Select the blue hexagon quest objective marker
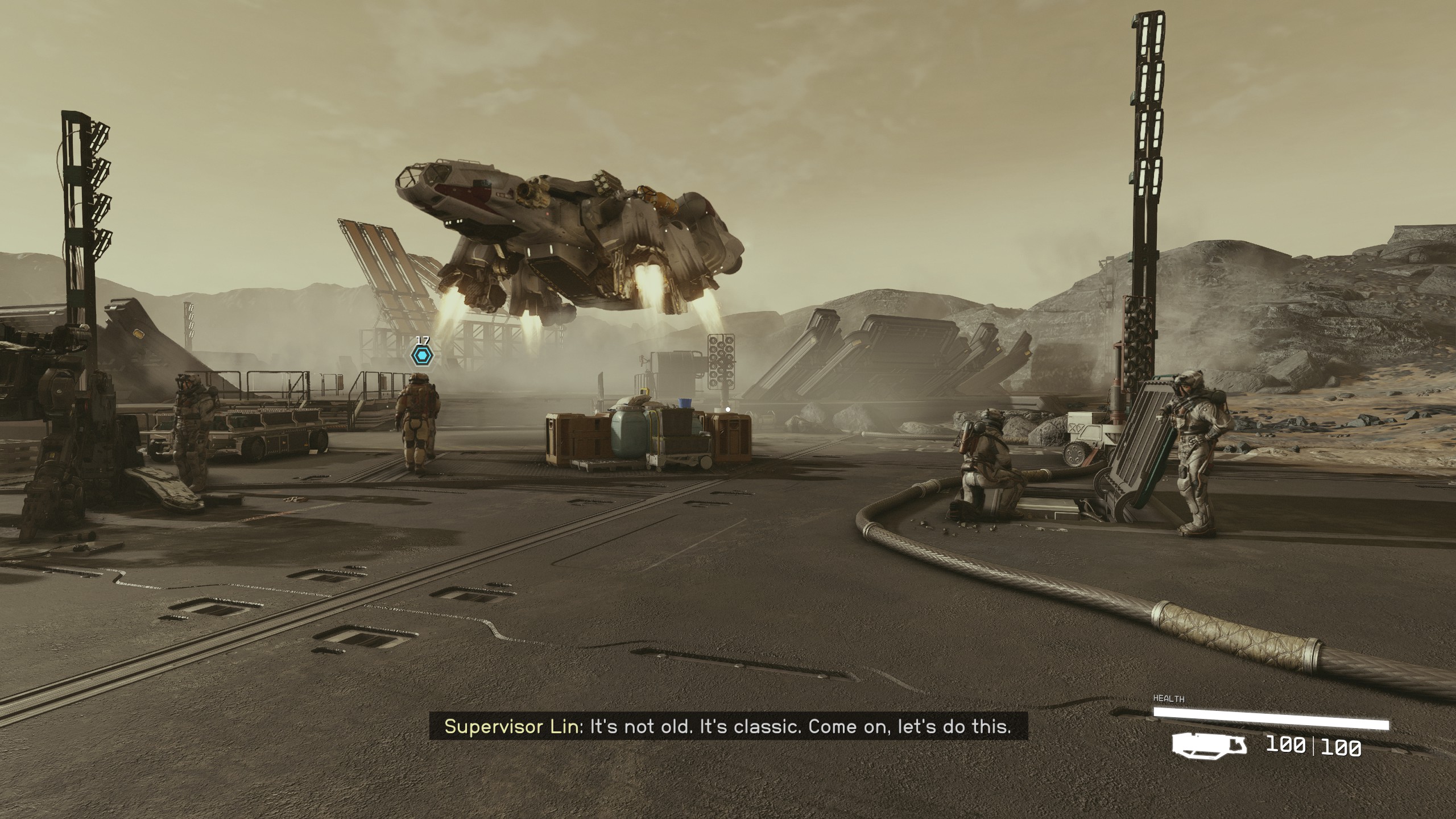The height and width of the screenshot is (819, 1456). 422,356
